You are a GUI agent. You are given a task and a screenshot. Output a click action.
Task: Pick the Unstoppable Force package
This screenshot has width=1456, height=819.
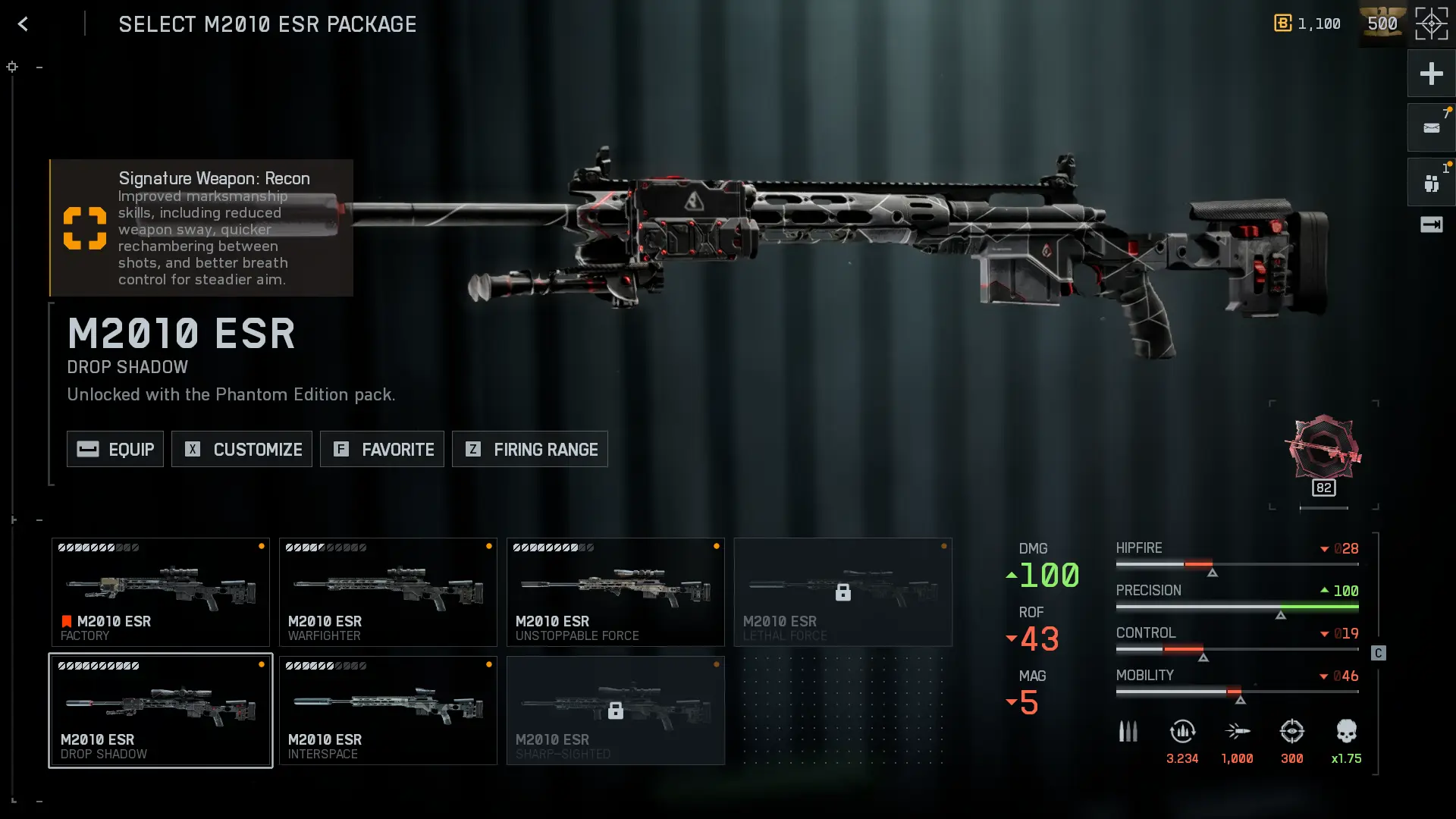616,592
